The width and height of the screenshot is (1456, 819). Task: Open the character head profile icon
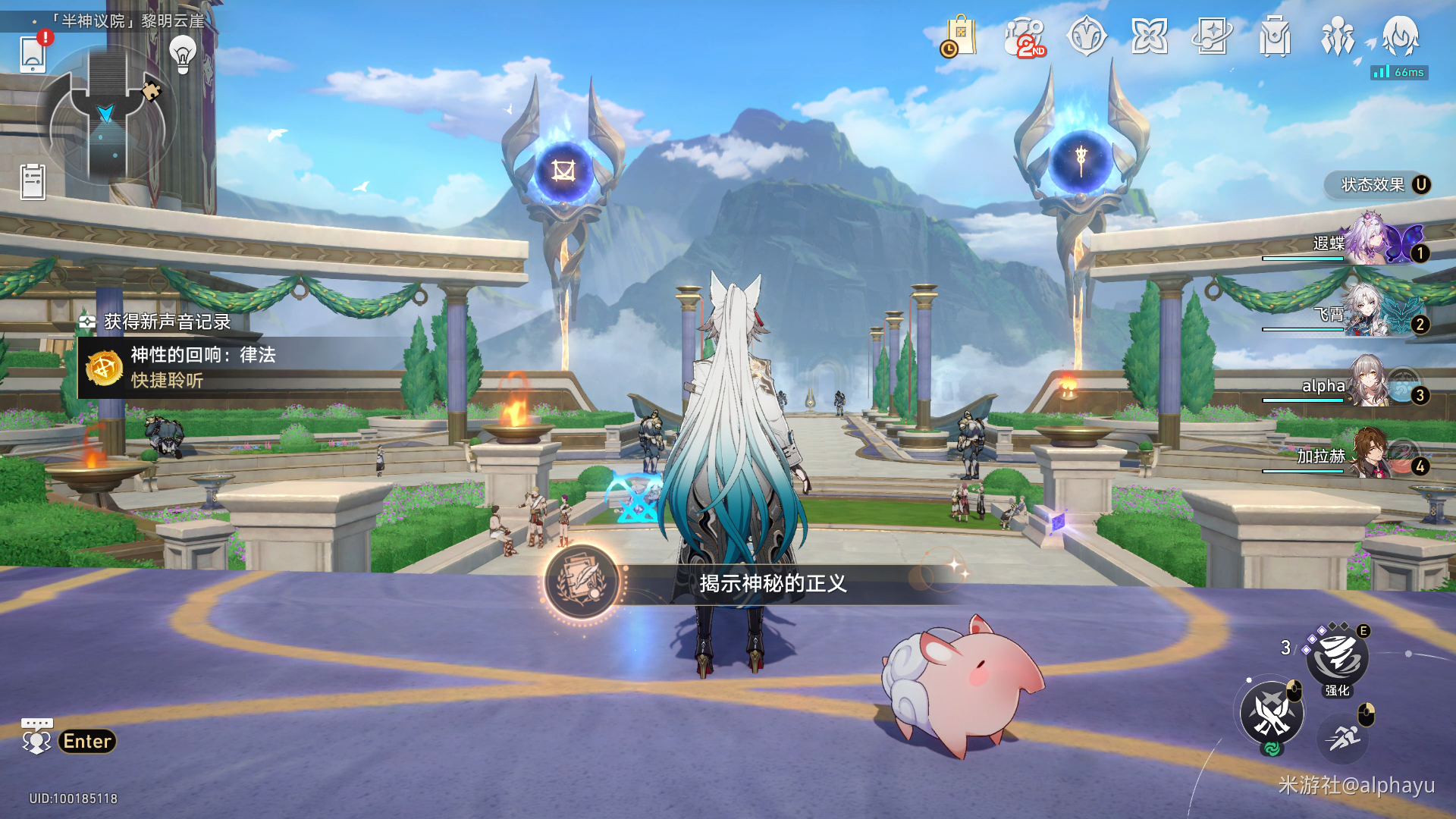tap(1400, 37)
